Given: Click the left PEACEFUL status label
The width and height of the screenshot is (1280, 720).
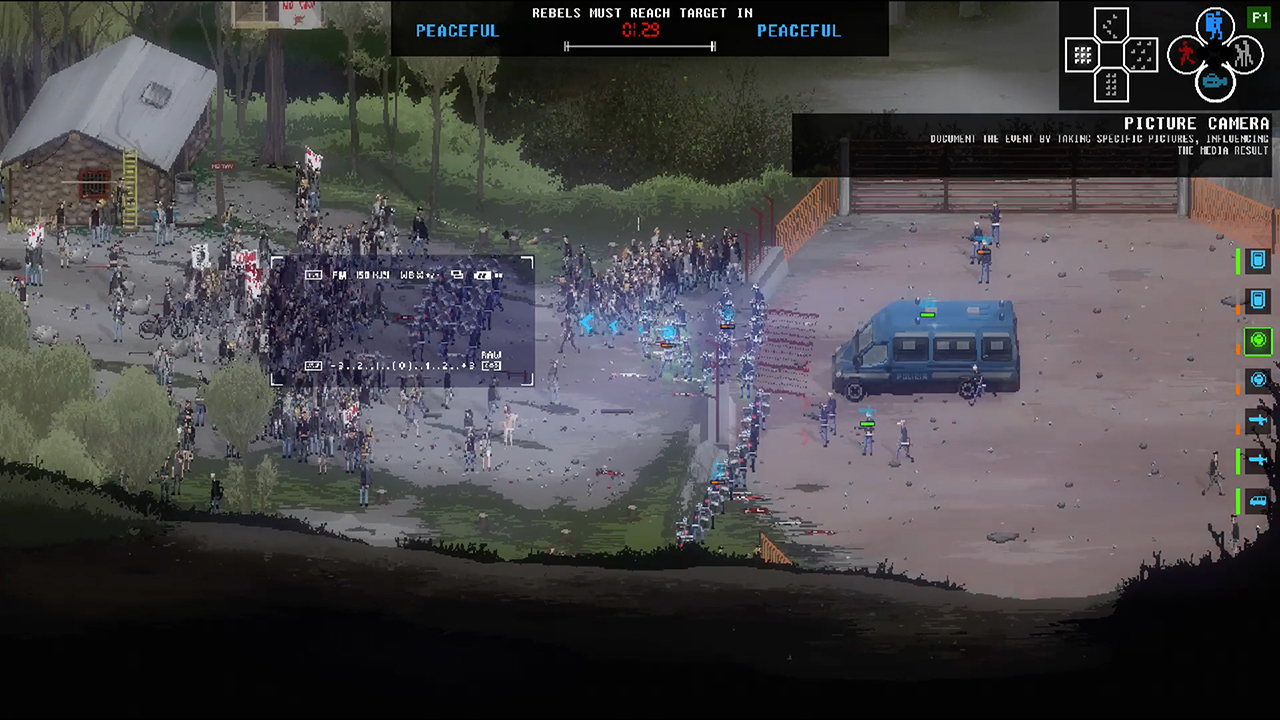Looking at the screenshot, I should pyautogui.click(x=457, y=31).
